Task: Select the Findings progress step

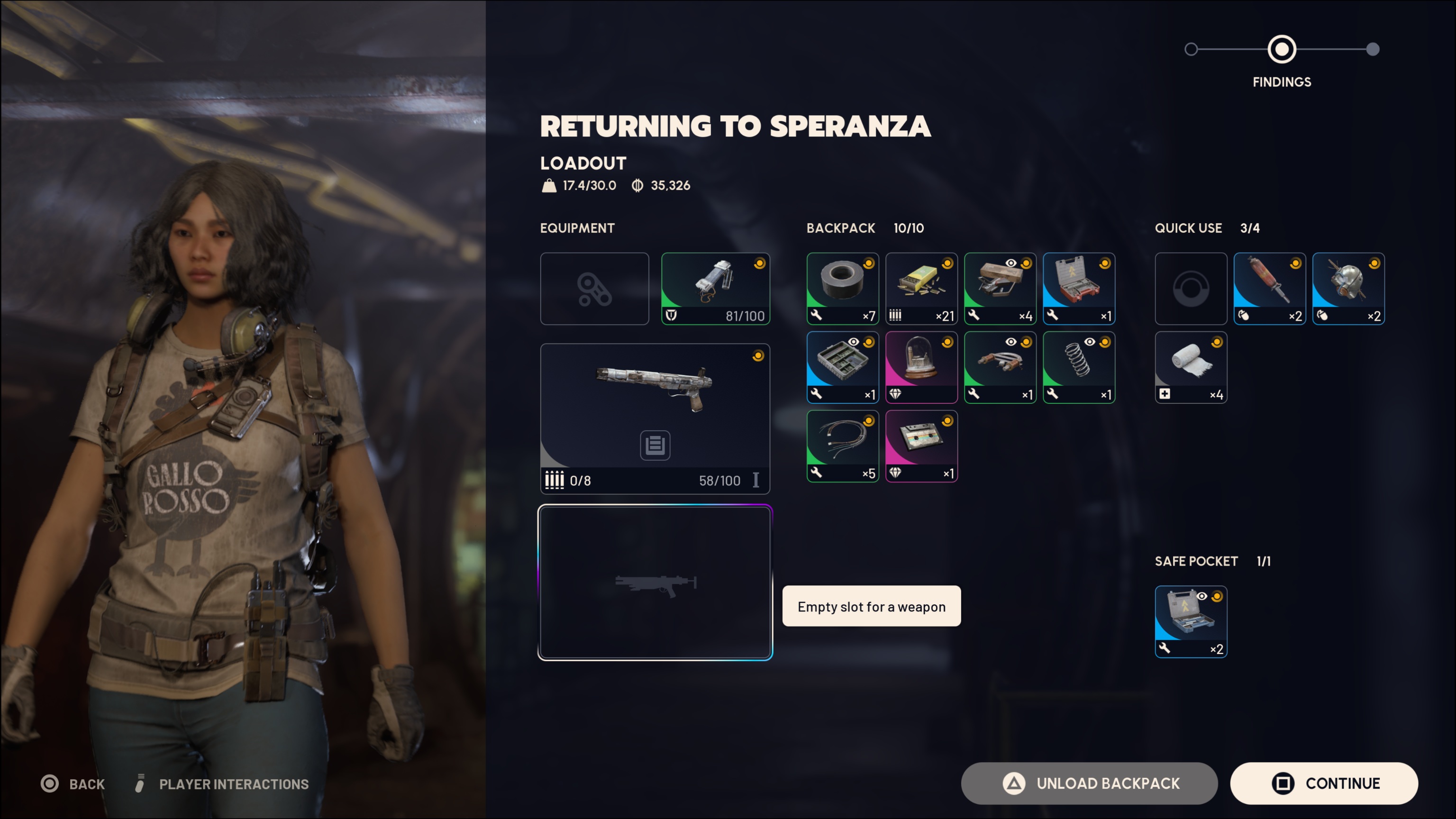Action: [1282, 50]
